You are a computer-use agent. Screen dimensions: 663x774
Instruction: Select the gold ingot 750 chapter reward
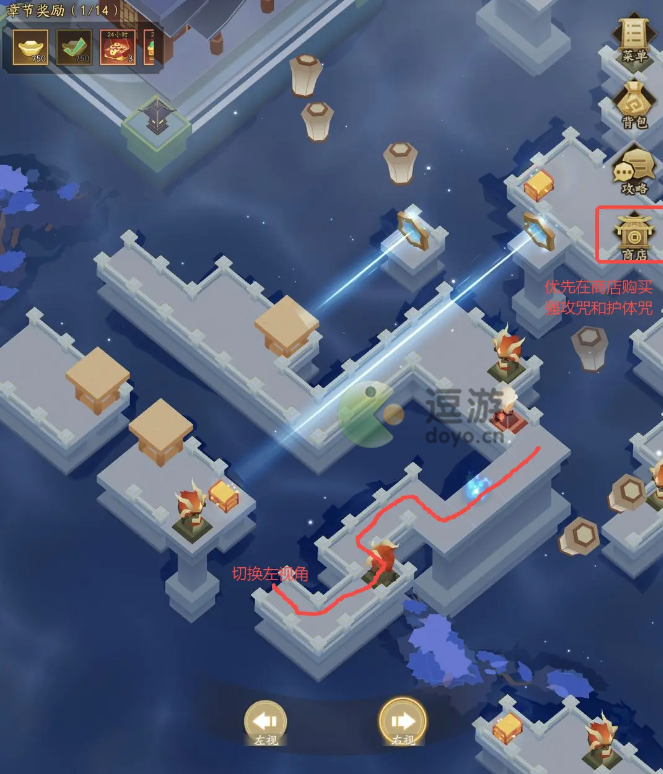30,46
